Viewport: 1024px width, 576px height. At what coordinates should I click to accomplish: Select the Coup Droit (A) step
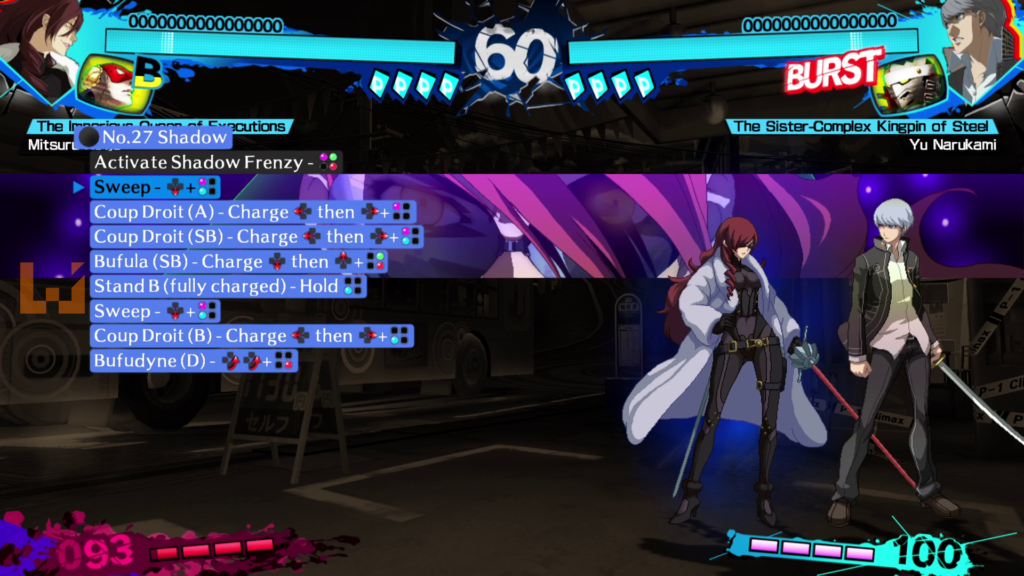coord(252,211)
